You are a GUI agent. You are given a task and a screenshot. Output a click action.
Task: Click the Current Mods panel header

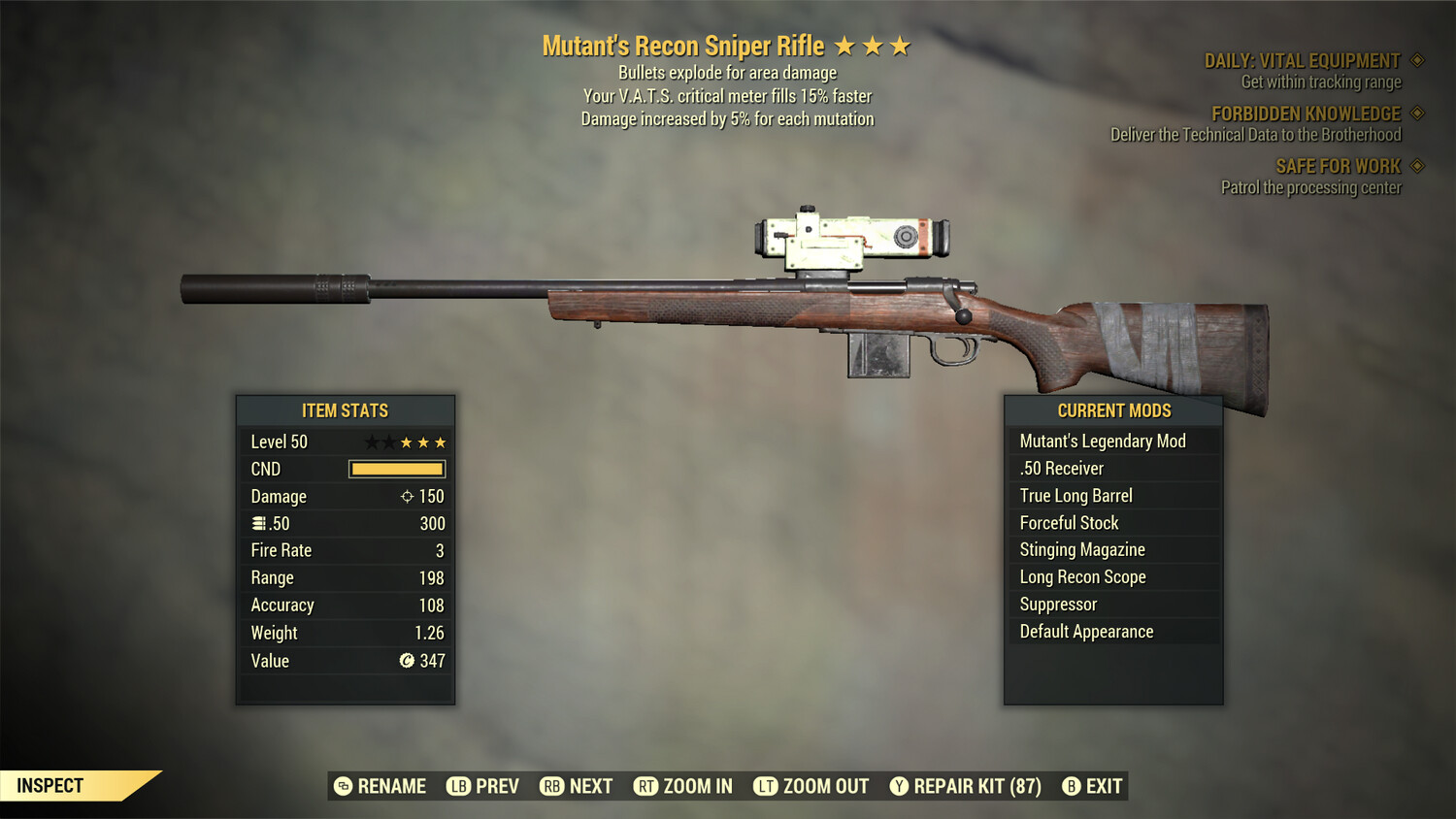[x=1112, y=410]
